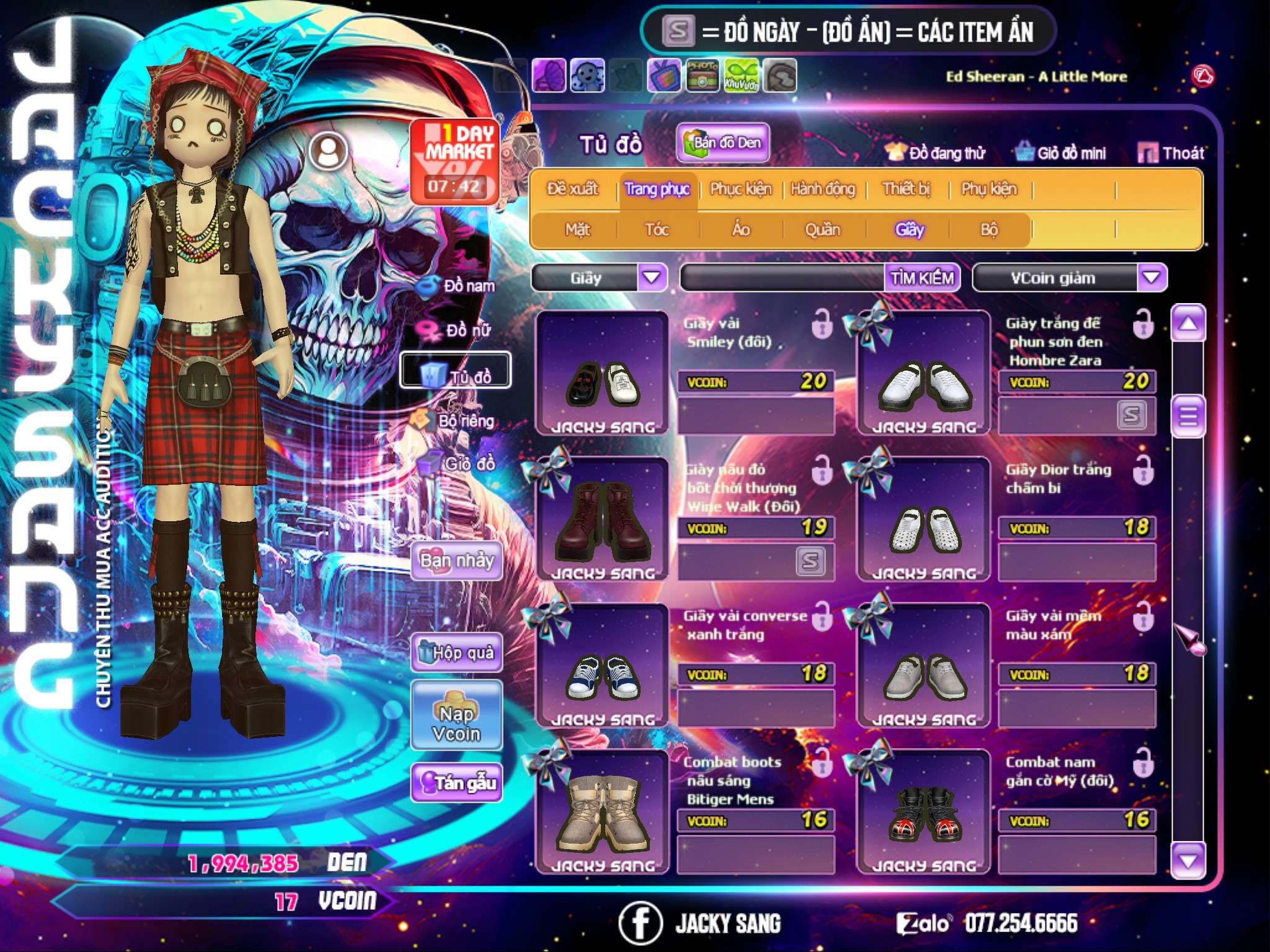Viewport: 1270px width, 952px height.
Task: Select the Tóc subcategory
Action: [657, 230]
